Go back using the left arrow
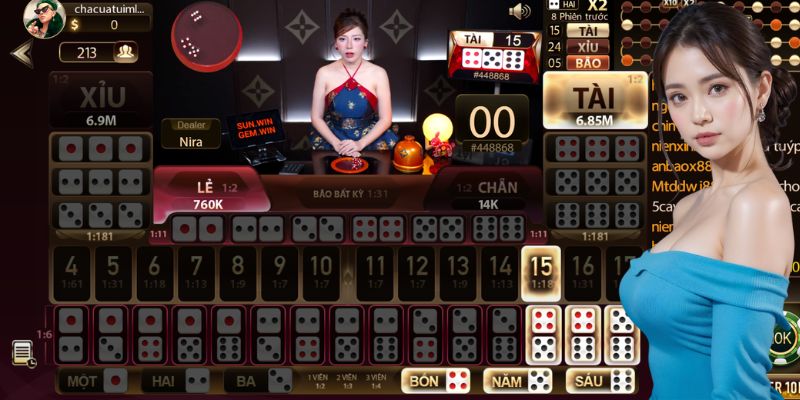 coord(21,53)
